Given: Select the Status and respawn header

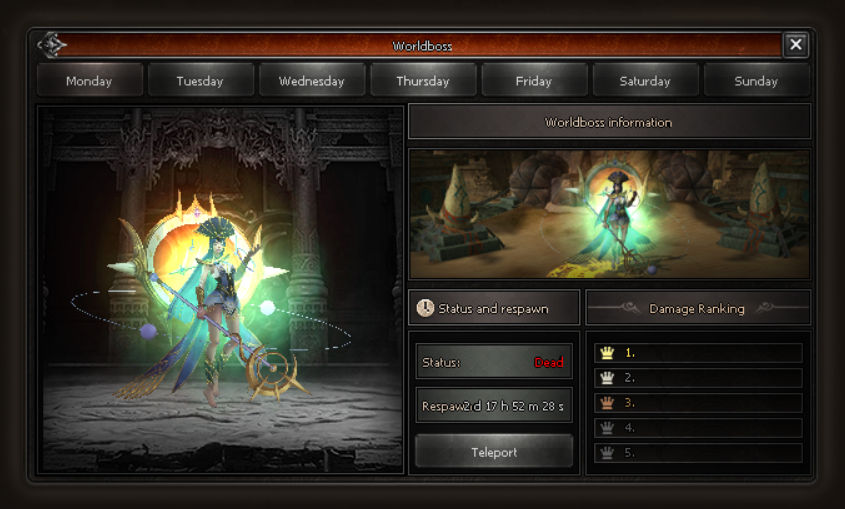Looking at the screenshot, I should point(494,309).
